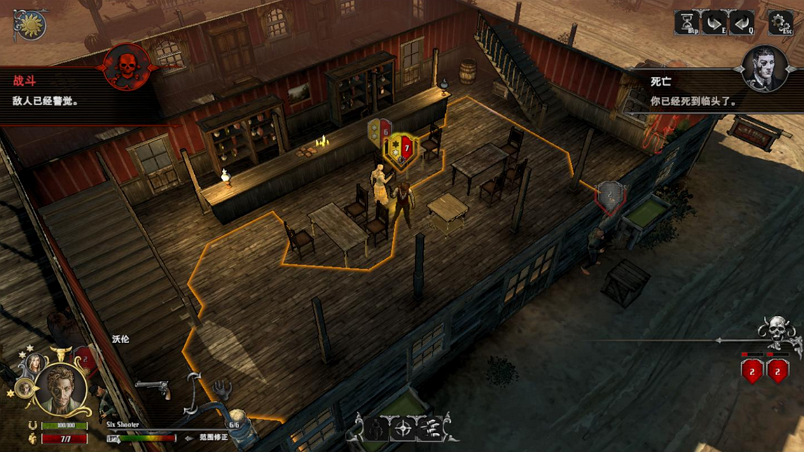
Task: Select the bullets firing mode icon
Action: pos(430,429)
